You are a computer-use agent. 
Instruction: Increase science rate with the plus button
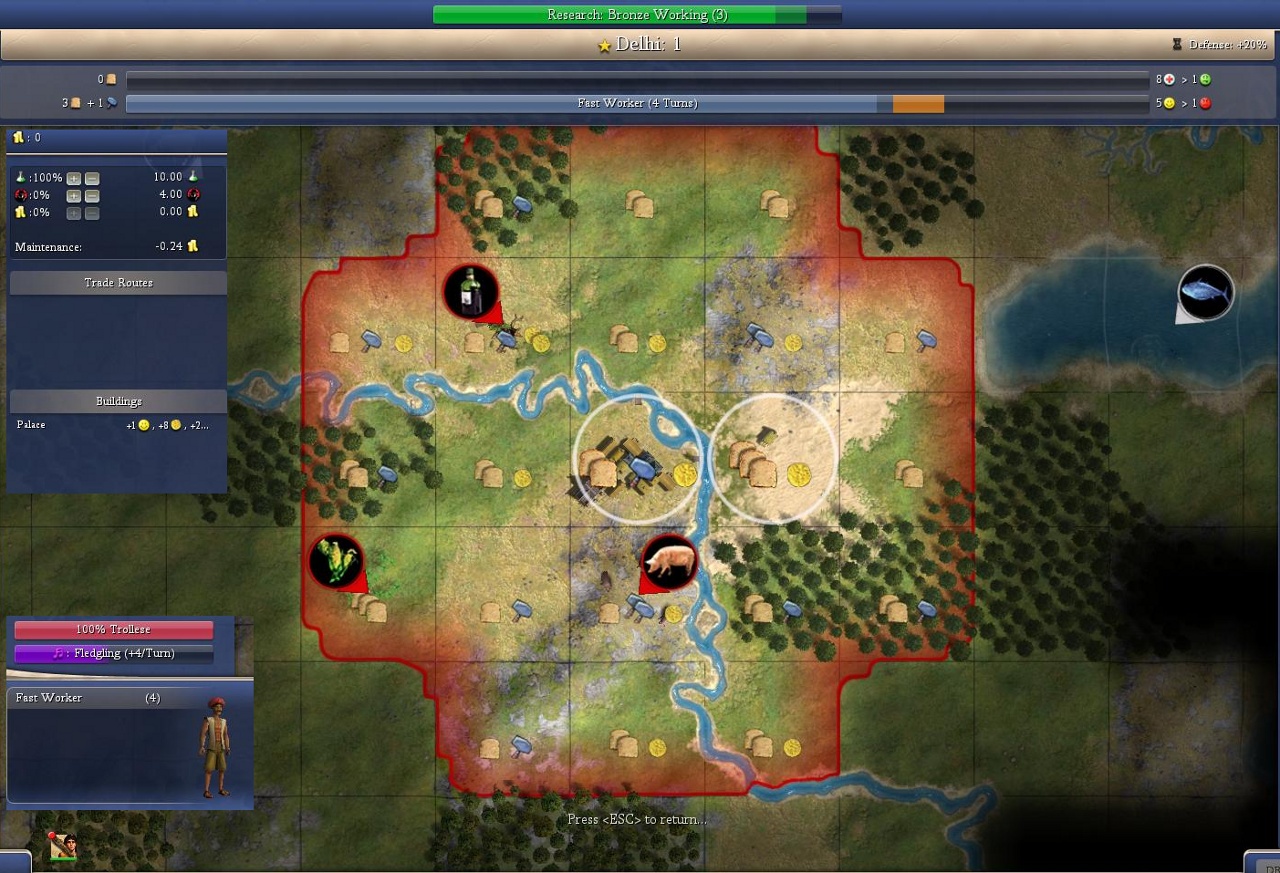click(x=74, y=178)
